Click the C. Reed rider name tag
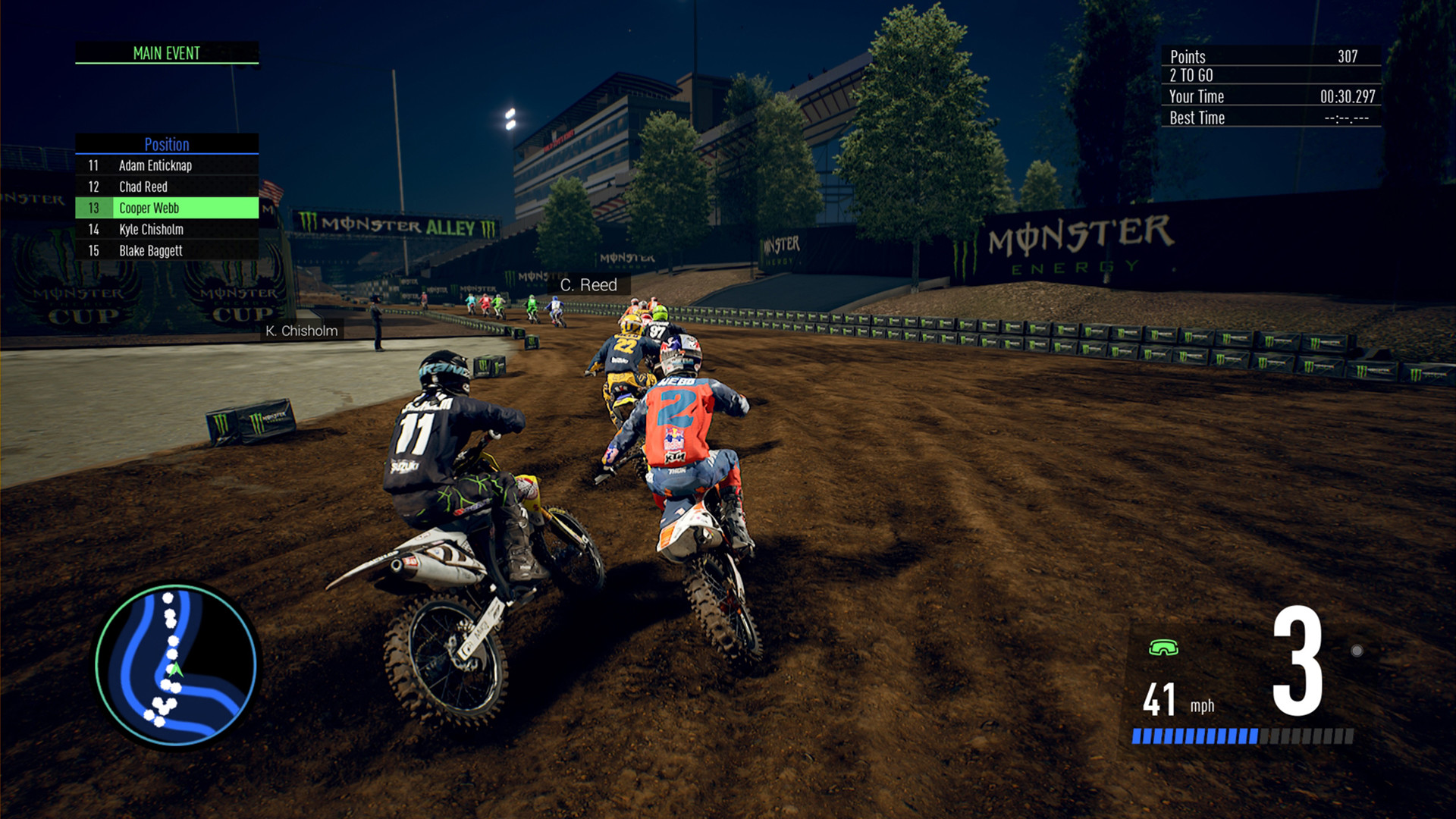This screenshot has width=1456, height=819. coord(589,285)
